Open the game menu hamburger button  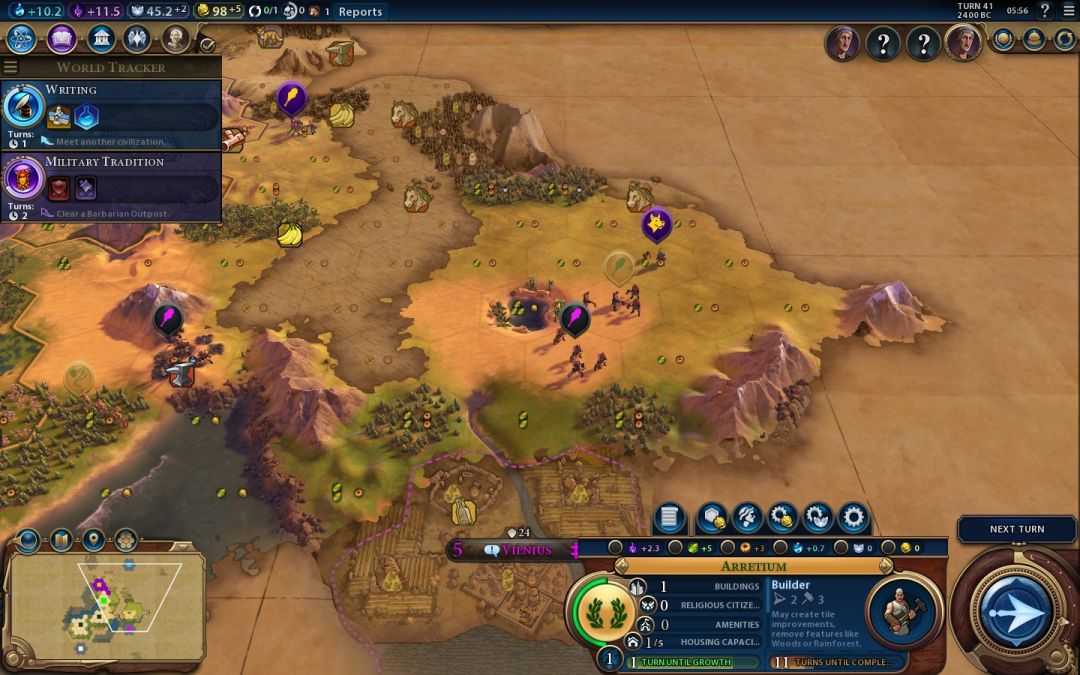click(x=1068, y=11)
